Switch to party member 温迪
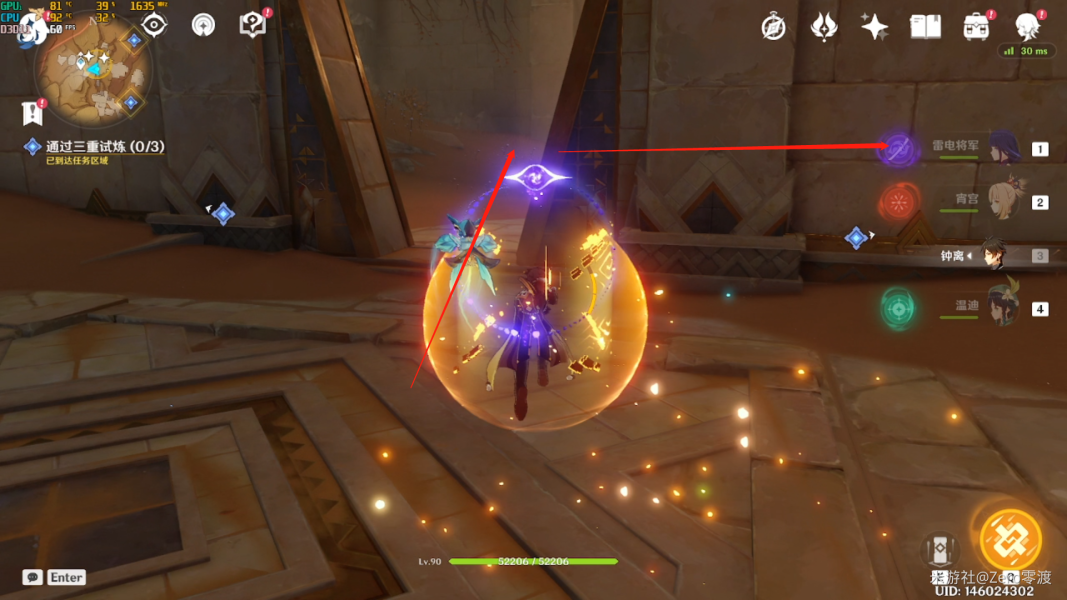This screenshot has height=600, width=1067. (x=1003, y=308)
